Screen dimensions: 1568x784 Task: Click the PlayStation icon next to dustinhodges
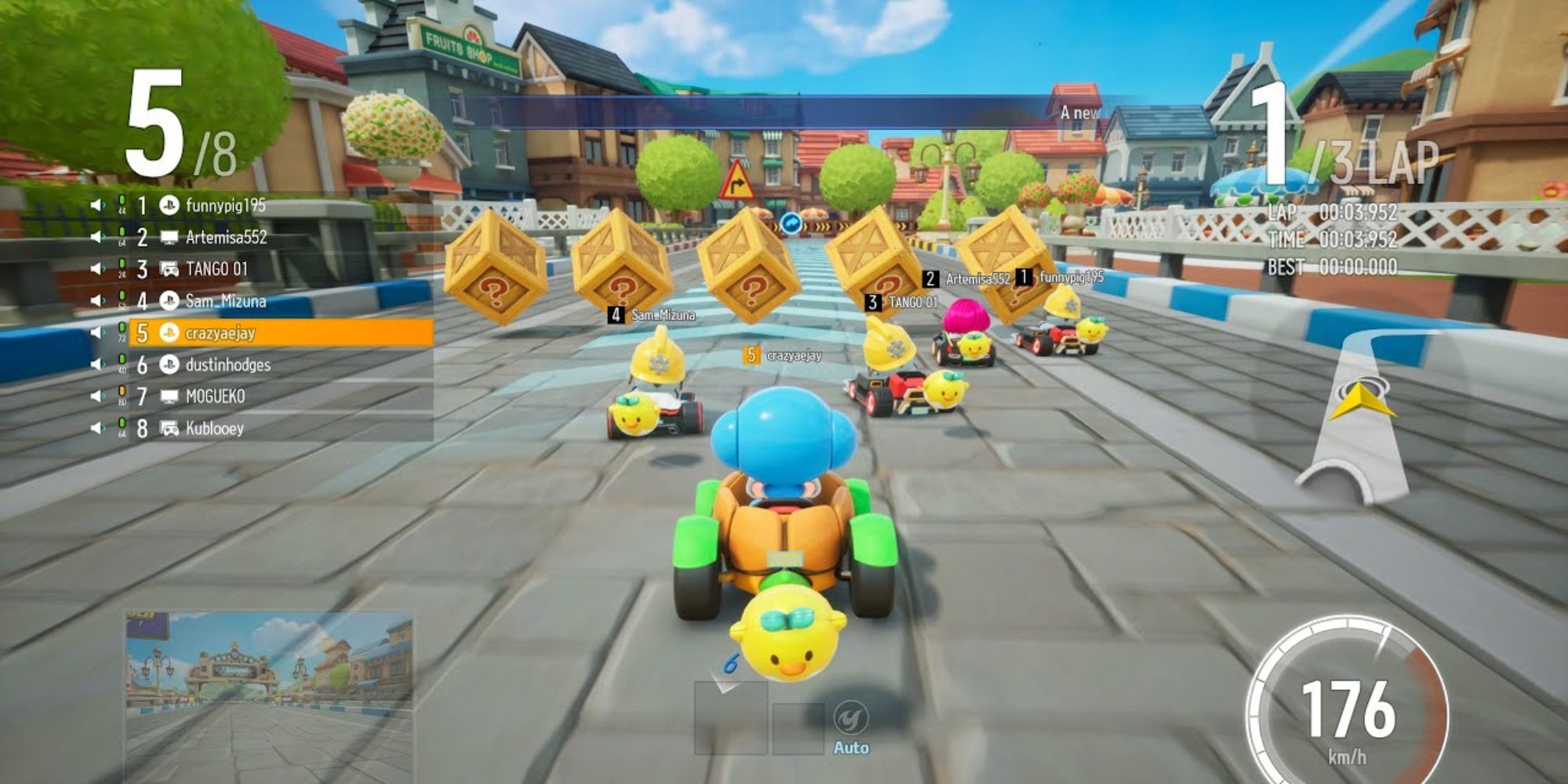[x=169, y=365]
